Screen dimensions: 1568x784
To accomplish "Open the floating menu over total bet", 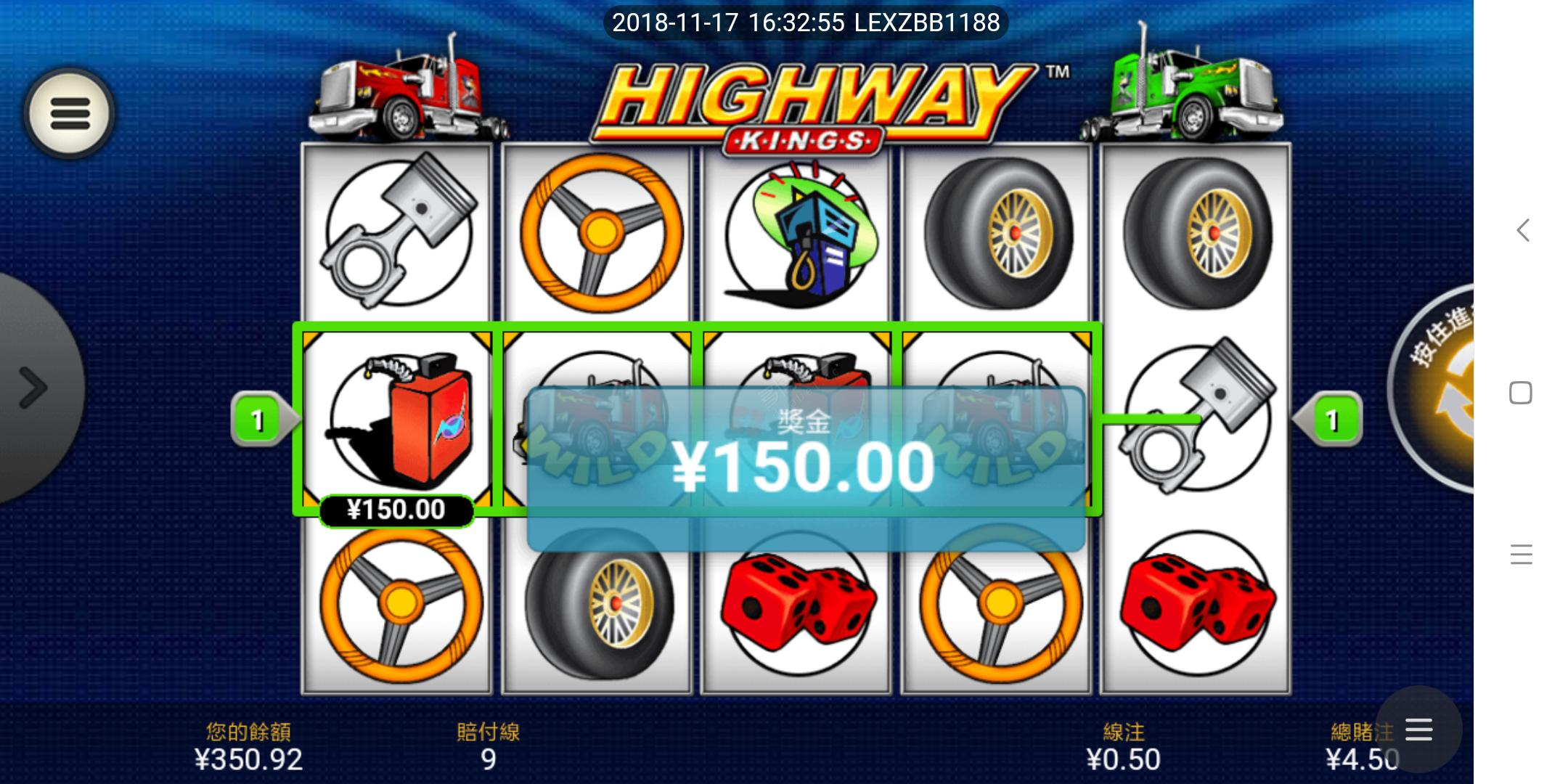I will (x=1418, y=730).
